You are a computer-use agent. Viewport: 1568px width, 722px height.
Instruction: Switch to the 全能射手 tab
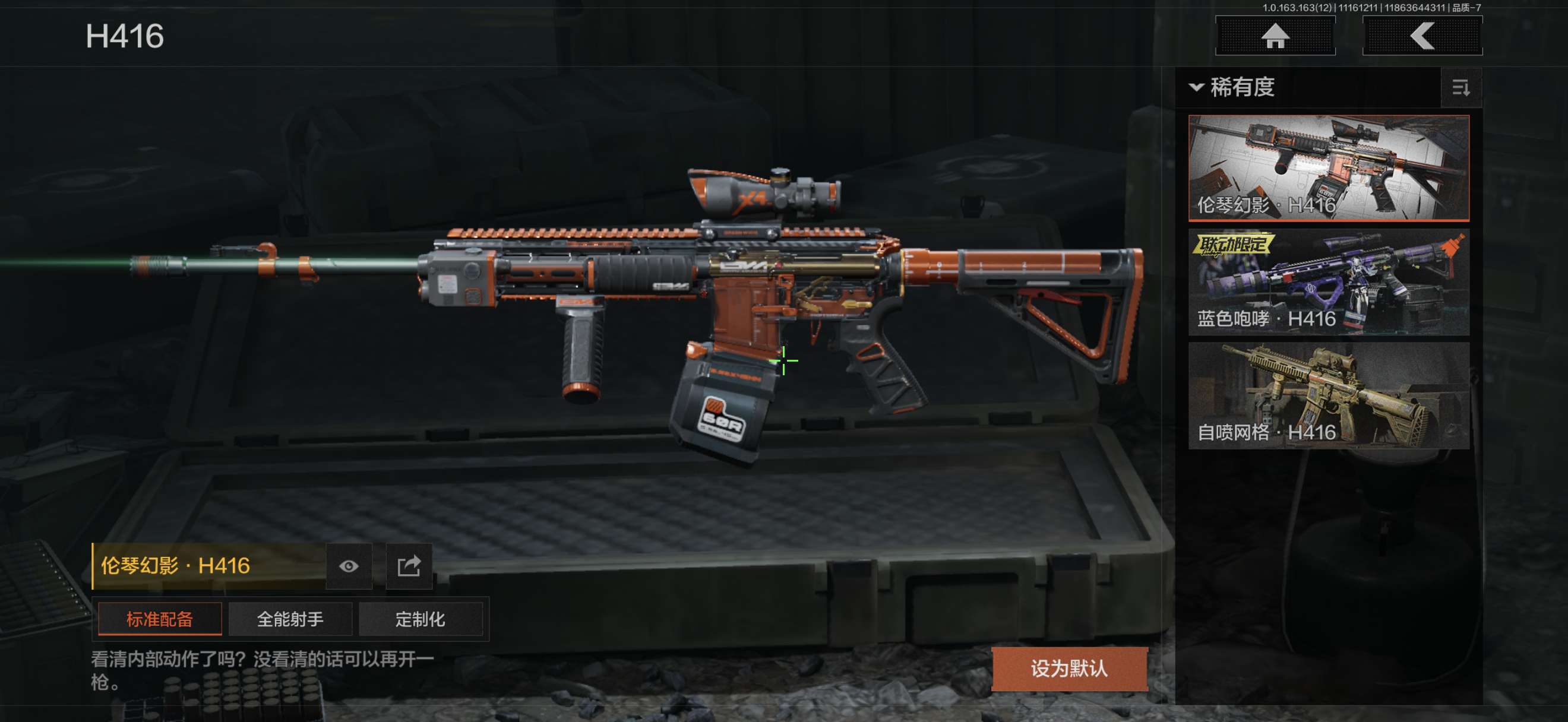click(x=290, y=619)
